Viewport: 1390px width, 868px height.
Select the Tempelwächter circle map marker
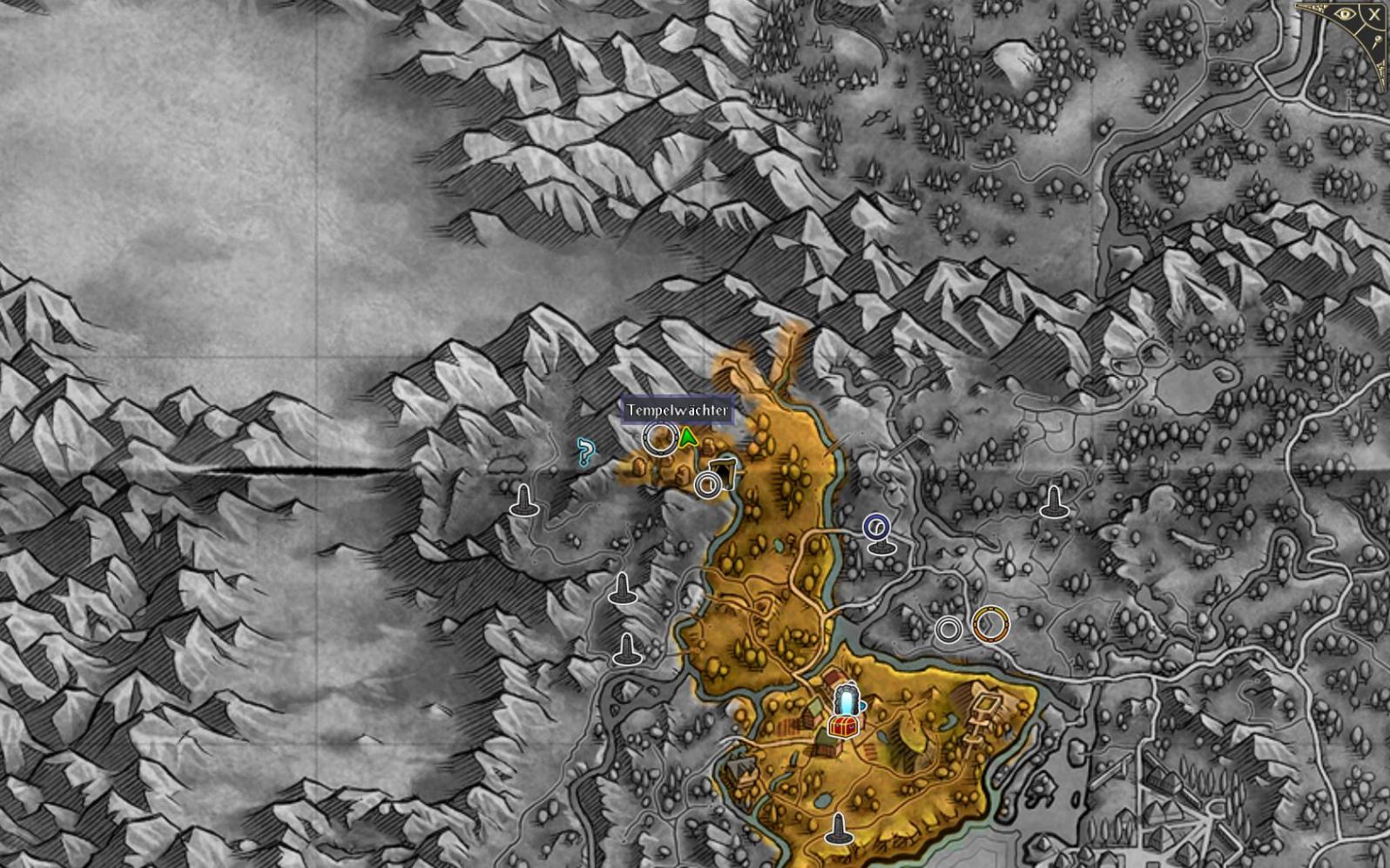(x=659, y=438)
